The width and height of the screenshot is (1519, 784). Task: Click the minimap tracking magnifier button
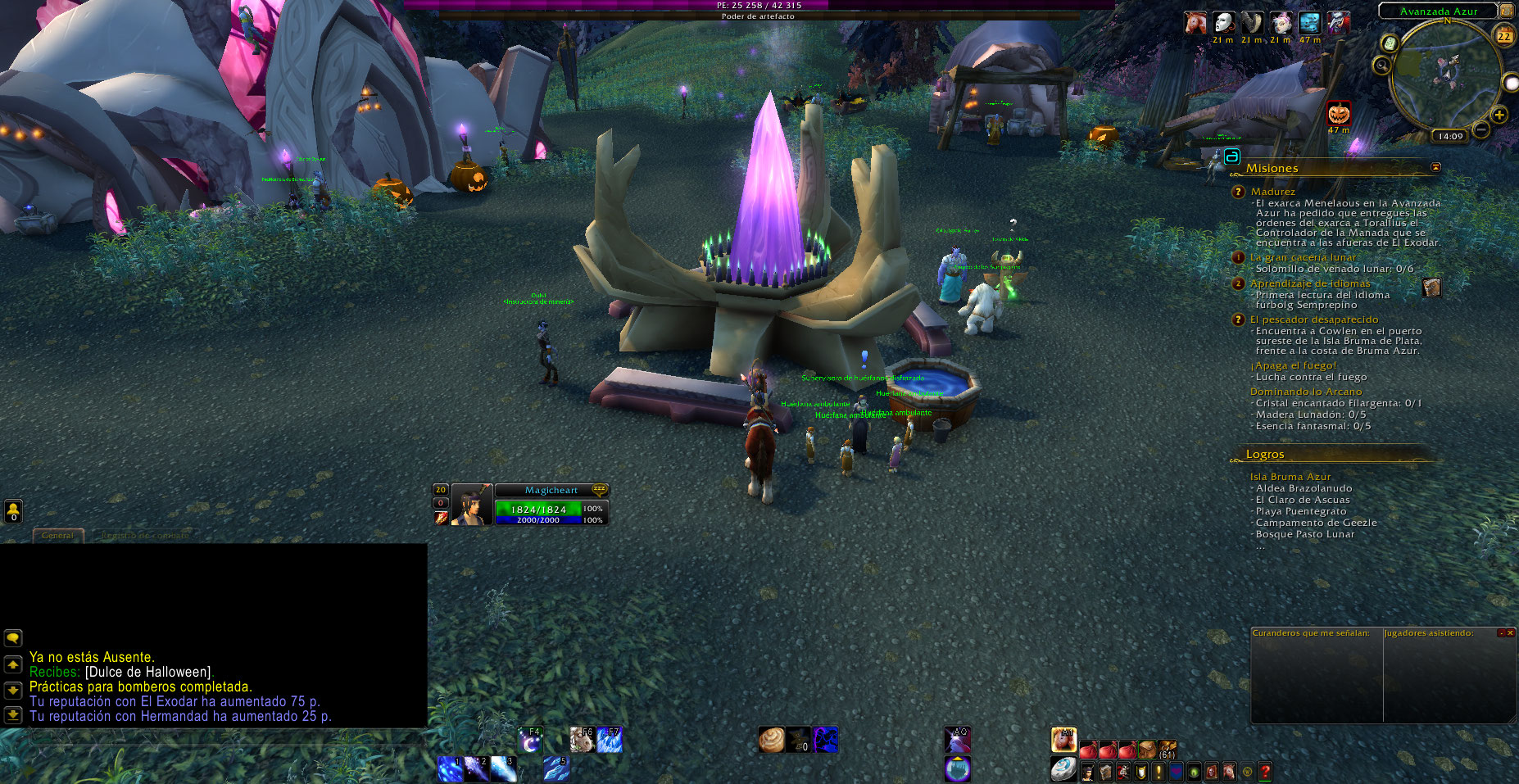(1383, 66)
